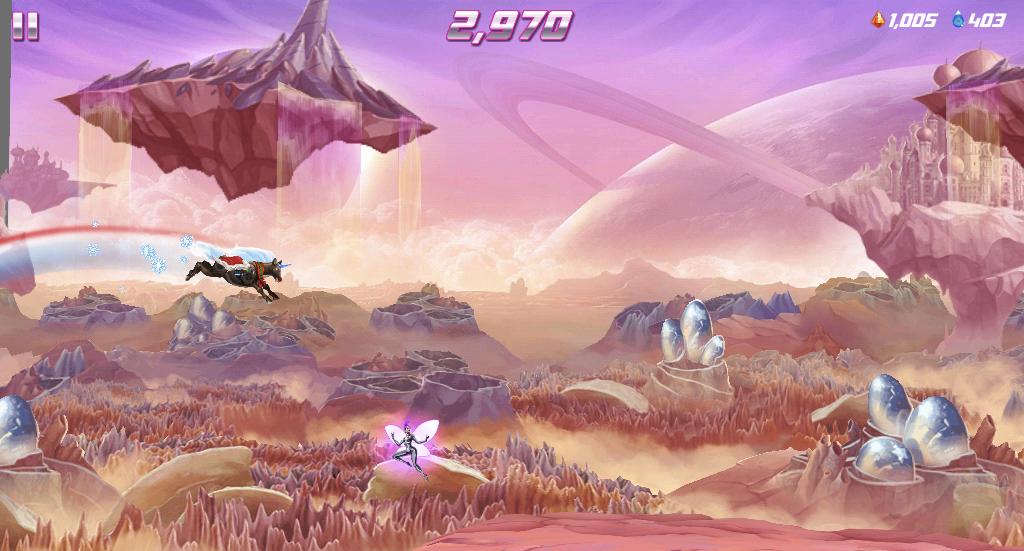The width and height of the screenshot is (1024, 551).
Task: Pause the game with the pause button
Action: coord(26,26)
